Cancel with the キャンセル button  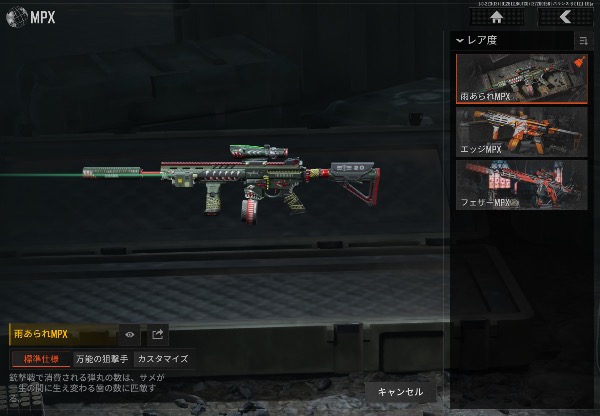400,392
